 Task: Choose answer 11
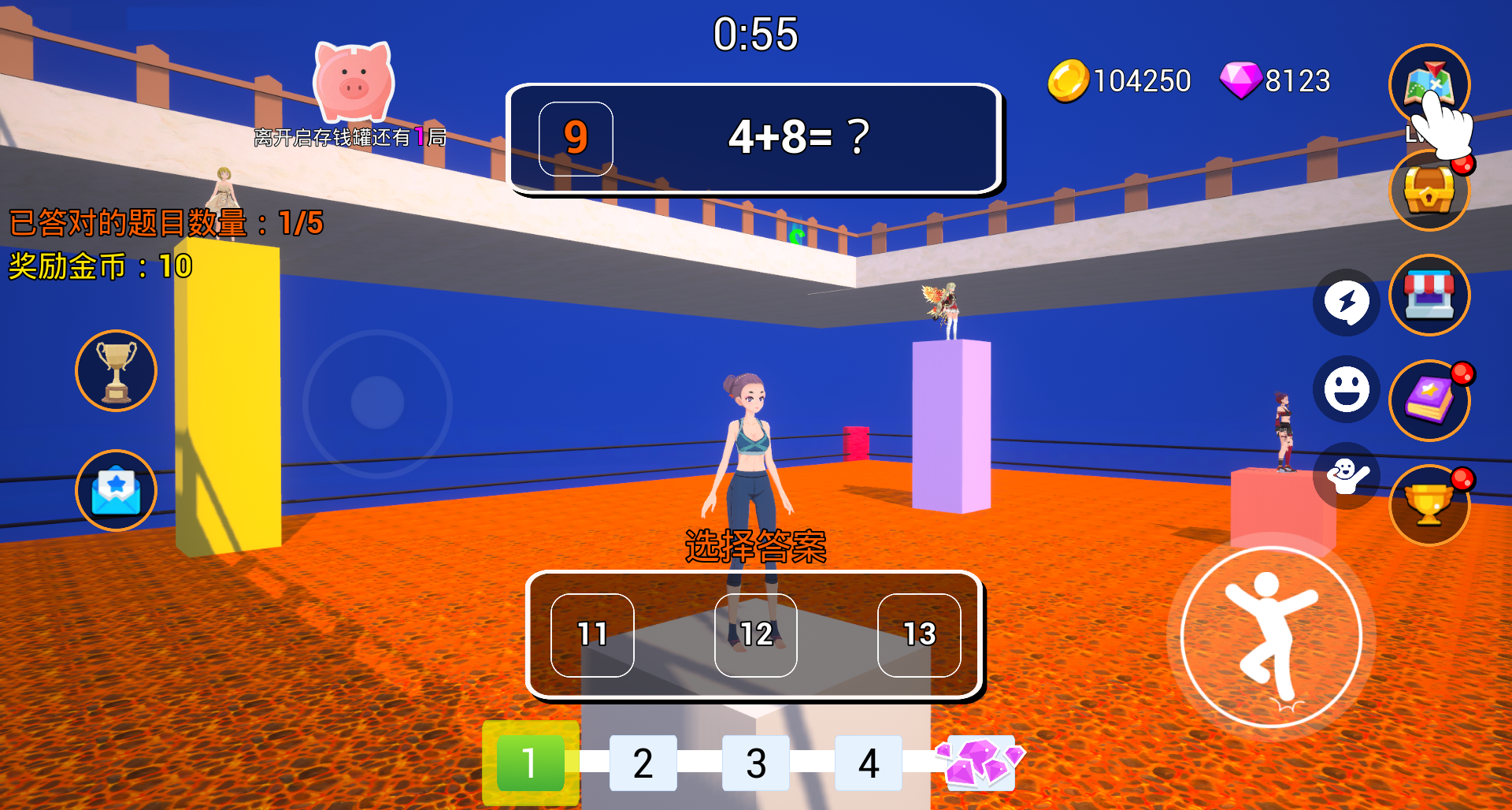click(592, 635)
